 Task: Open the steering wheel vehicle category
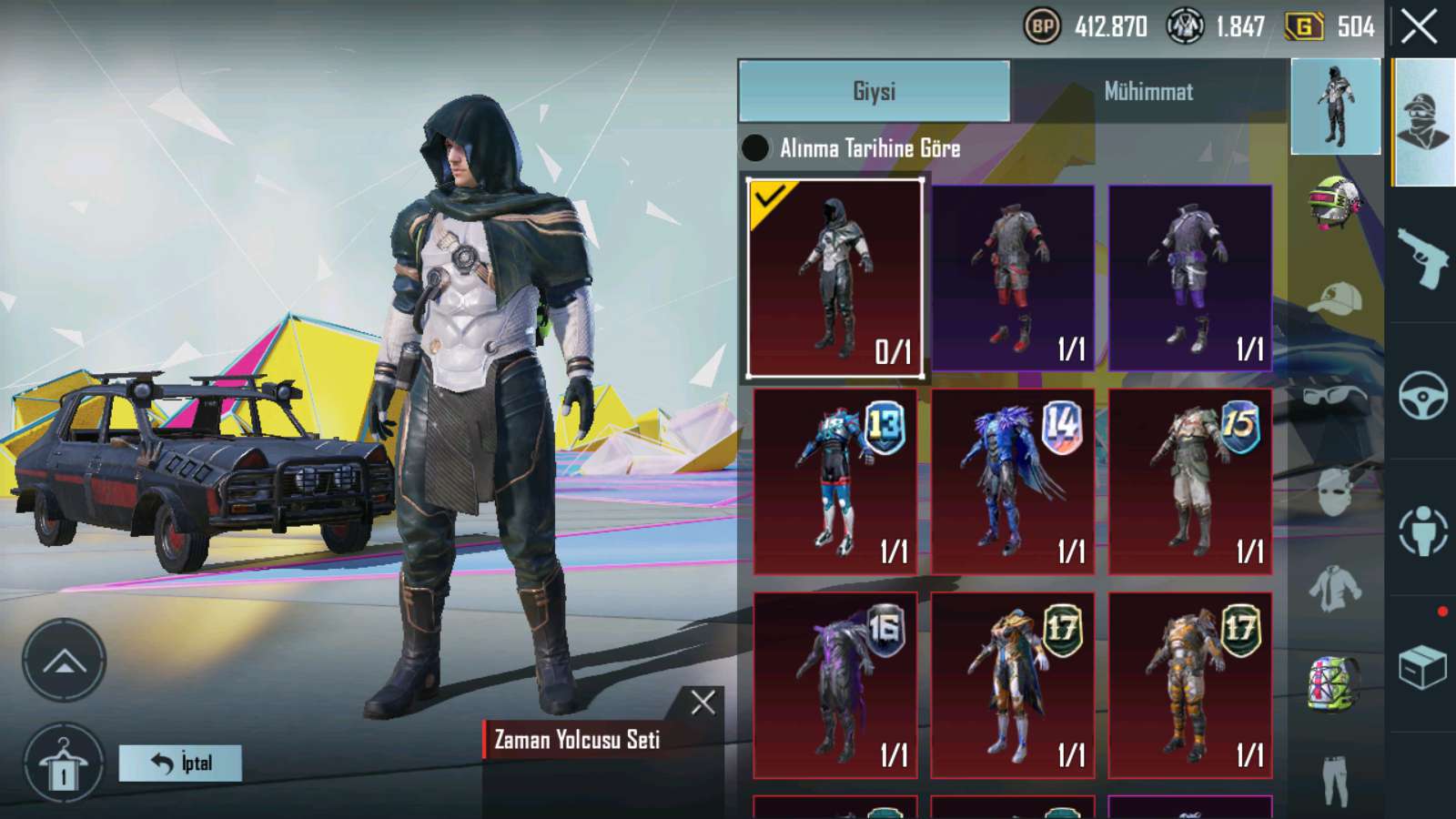pyautogui.click(x=1422, y=395)
